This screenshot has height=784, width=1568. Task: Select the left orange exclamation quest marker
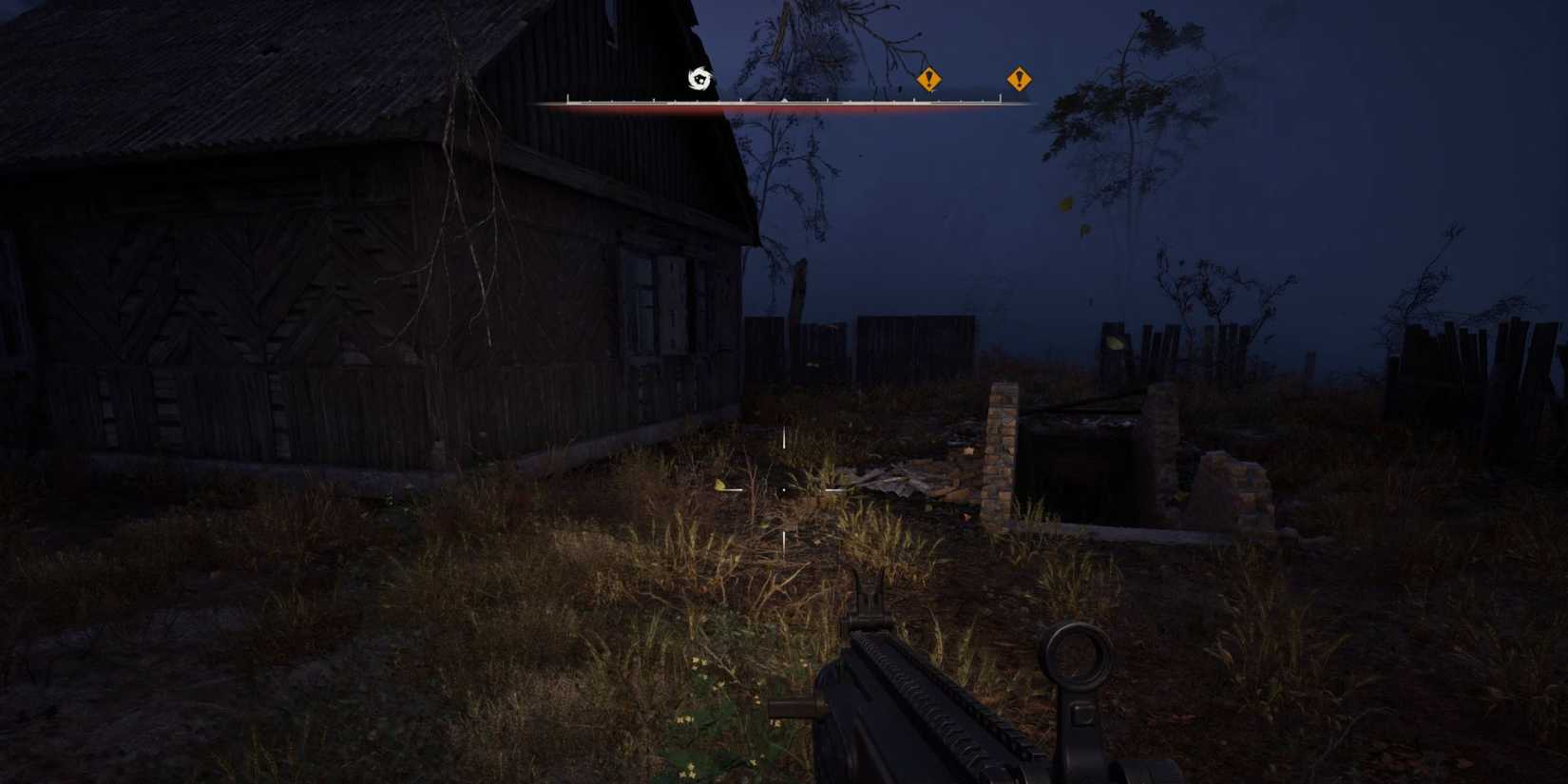coord(927,80)
